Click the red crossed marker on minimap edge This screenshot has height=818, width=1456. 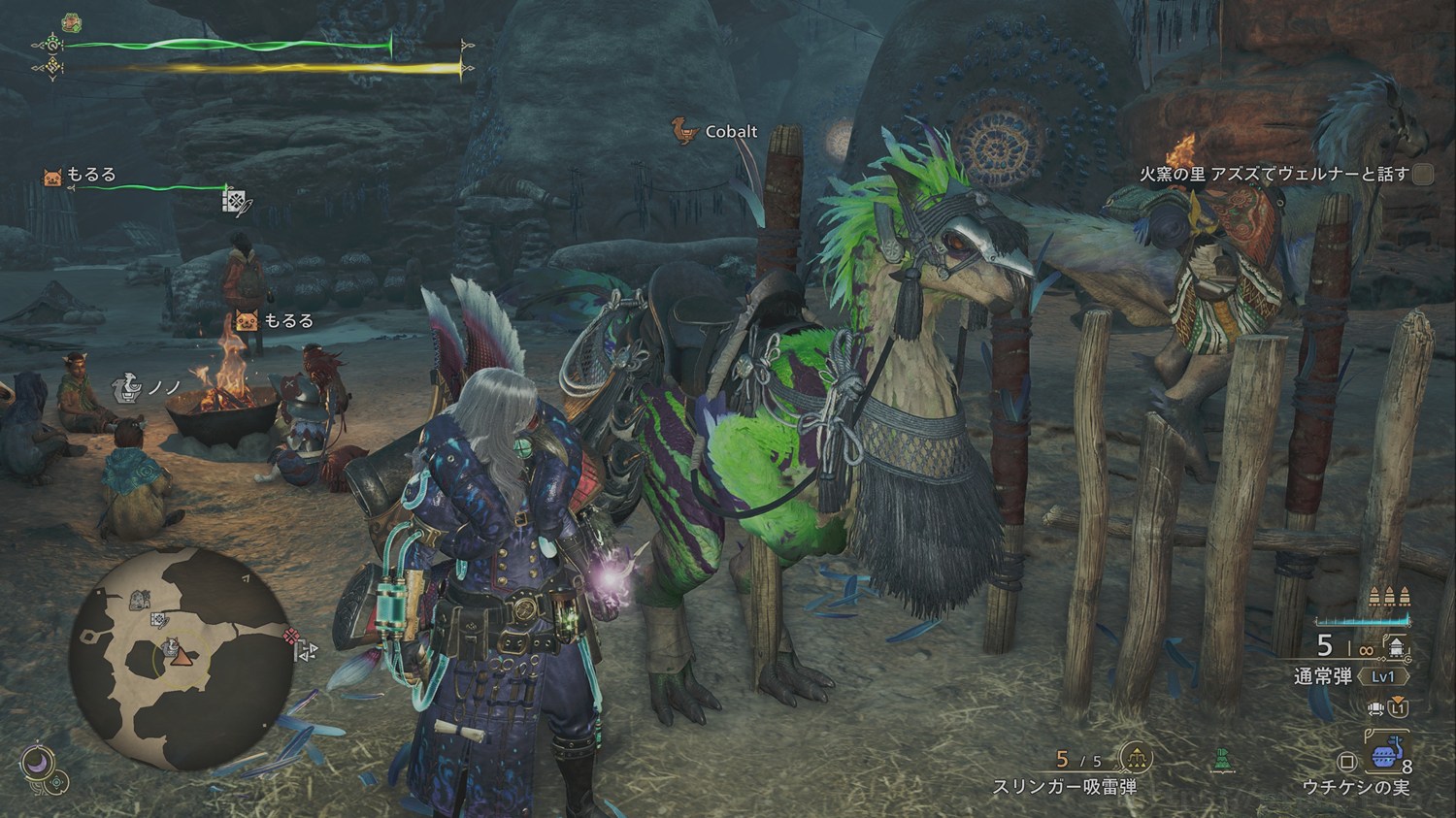[x=289, y=637]
